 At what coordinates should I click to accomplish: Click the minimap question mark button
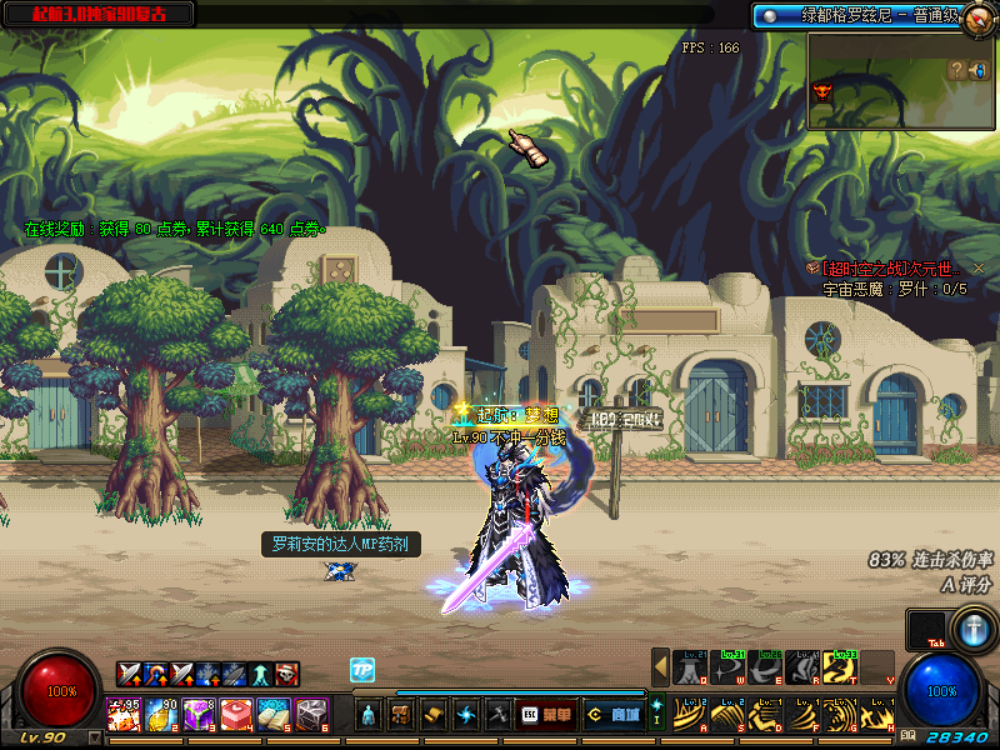[957, 69]
